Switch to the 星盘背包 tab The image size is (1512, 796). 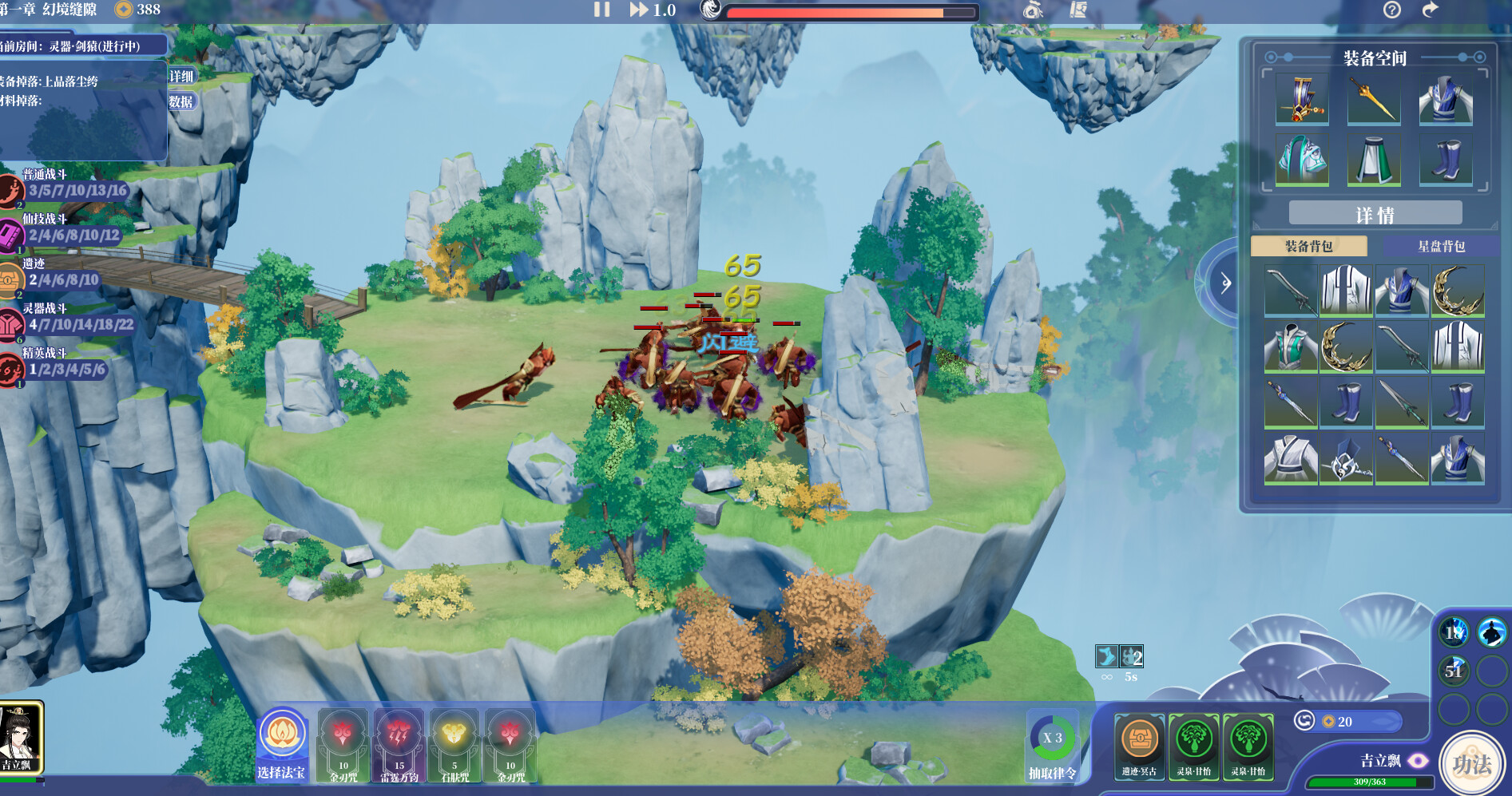pyautogui.click(x=1441, y=246)
